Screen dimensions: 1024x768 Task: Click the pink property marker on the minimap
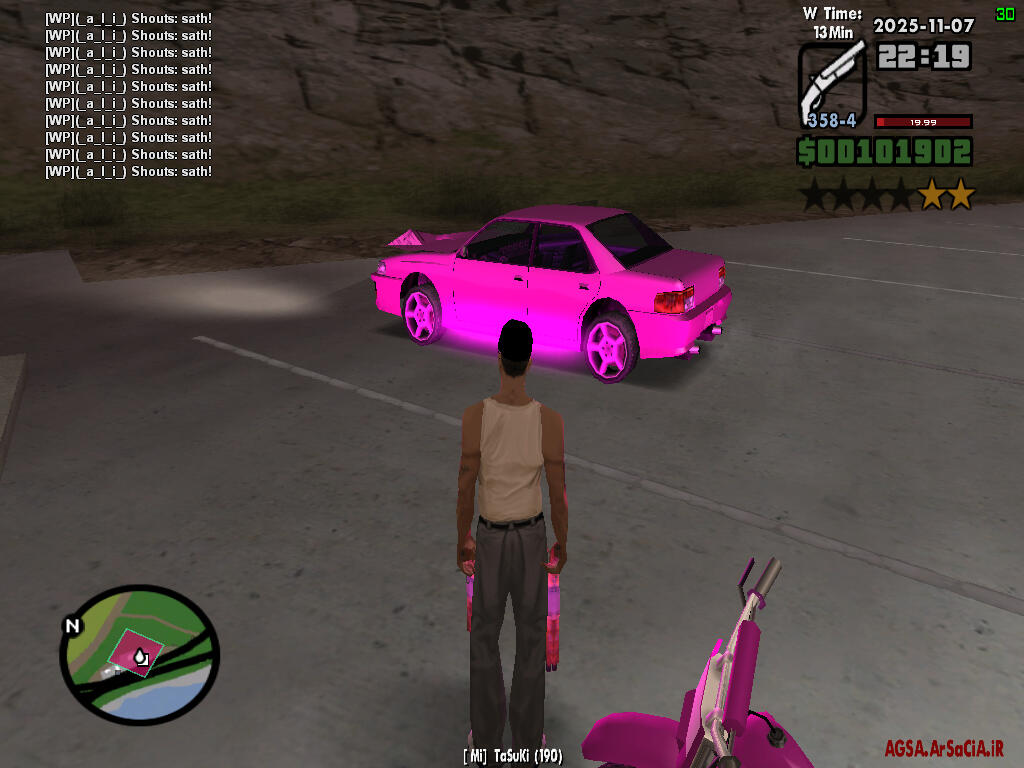(x=133, y=654)
